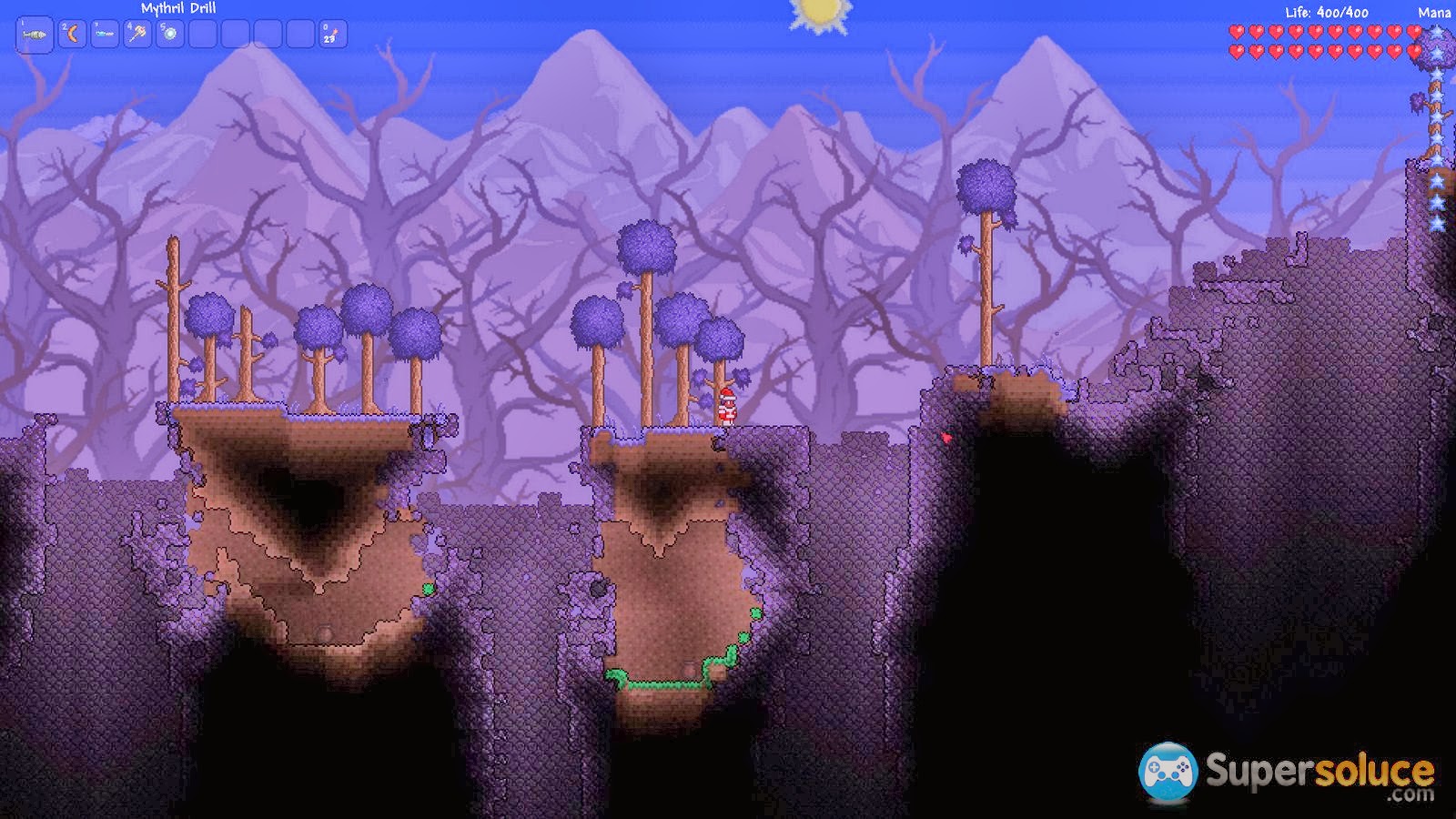
Task: Select the blue item in hotbar slot 3
Action: 104,34
